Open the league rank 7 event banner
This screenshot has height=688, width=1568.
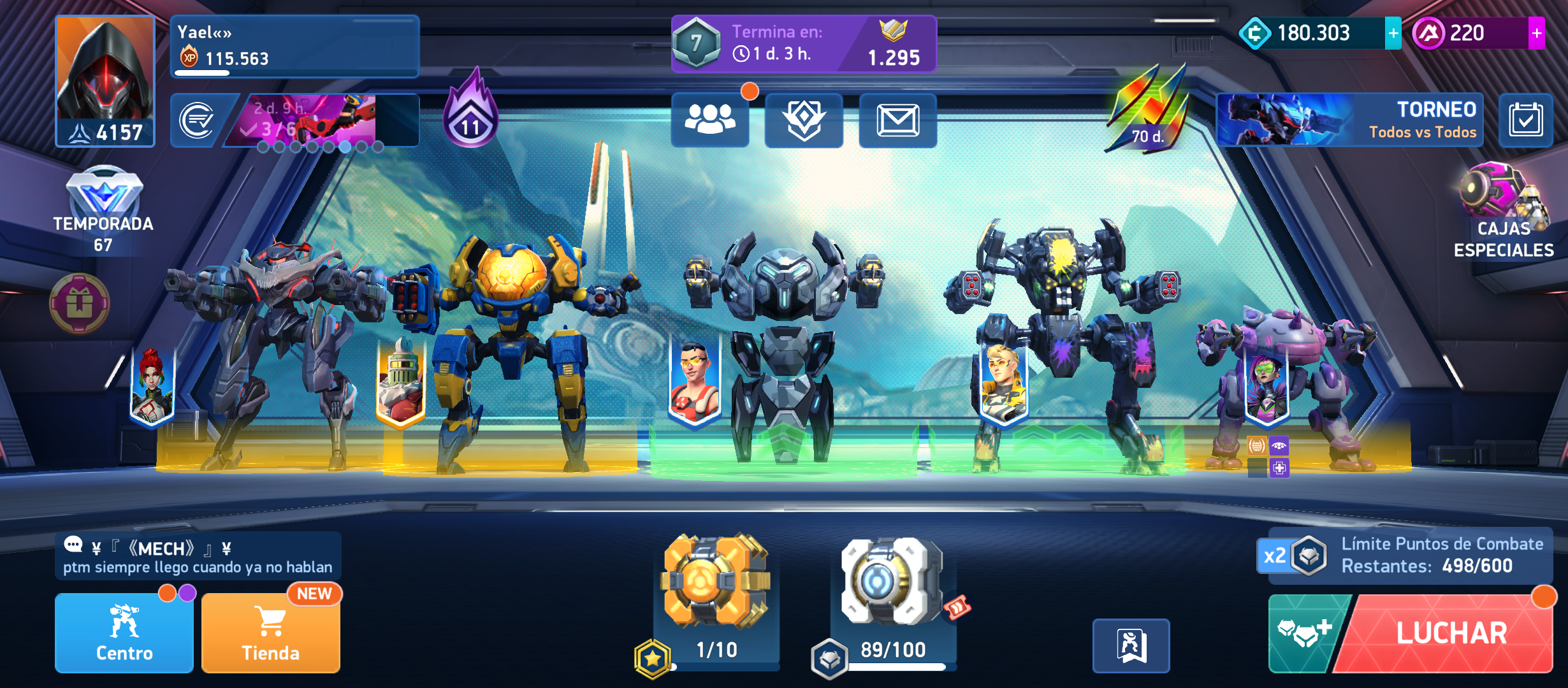(x=803, y=43)
